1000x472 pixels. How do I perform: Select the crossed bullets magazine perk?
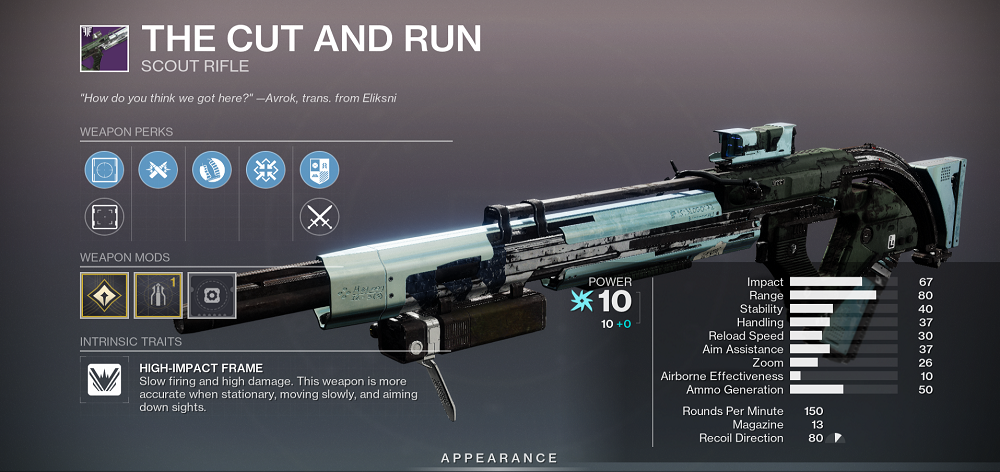click(x=157, y=171)
